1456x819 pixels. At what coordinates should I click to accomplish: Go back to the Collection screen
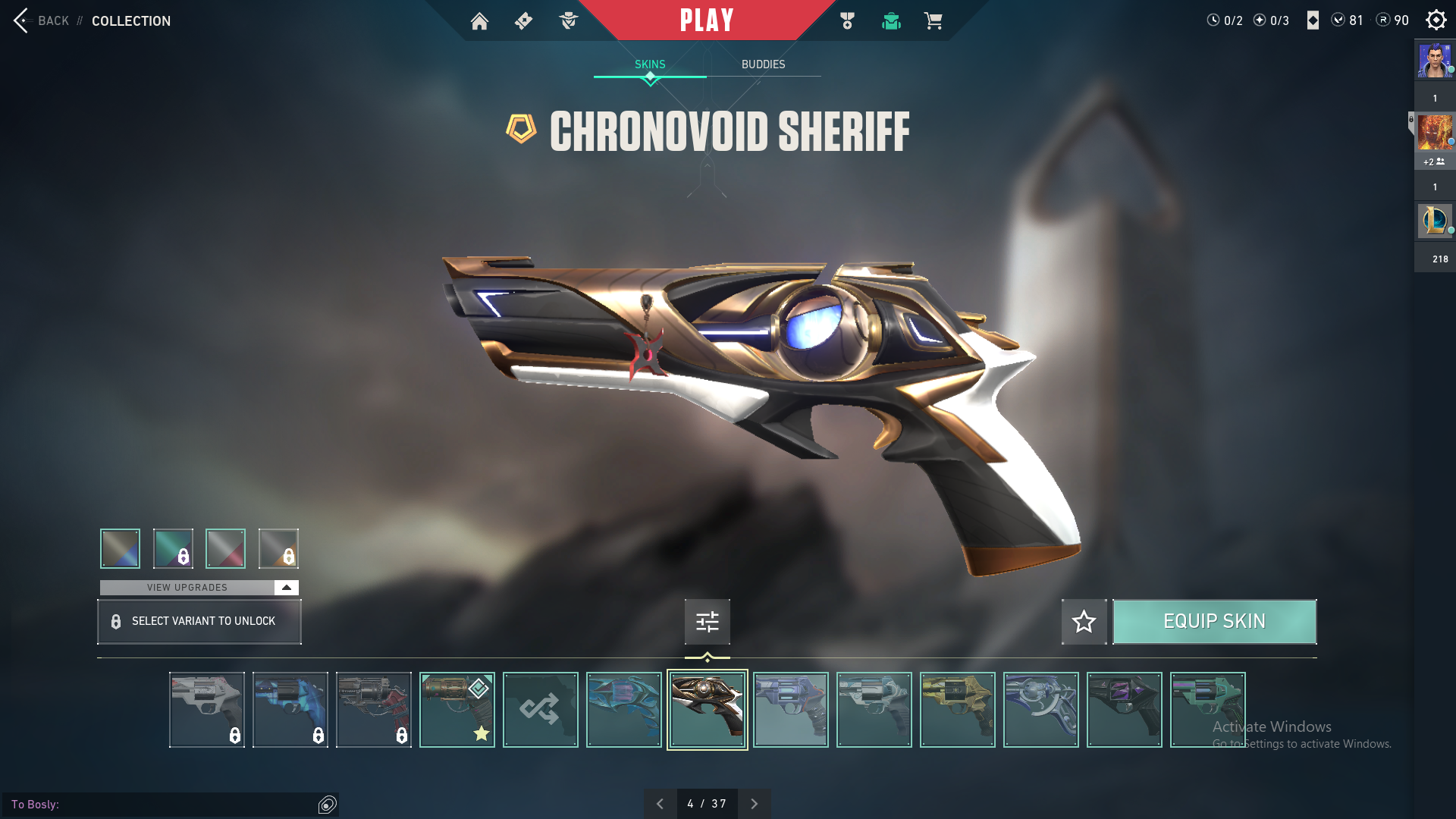pos(42,20)
